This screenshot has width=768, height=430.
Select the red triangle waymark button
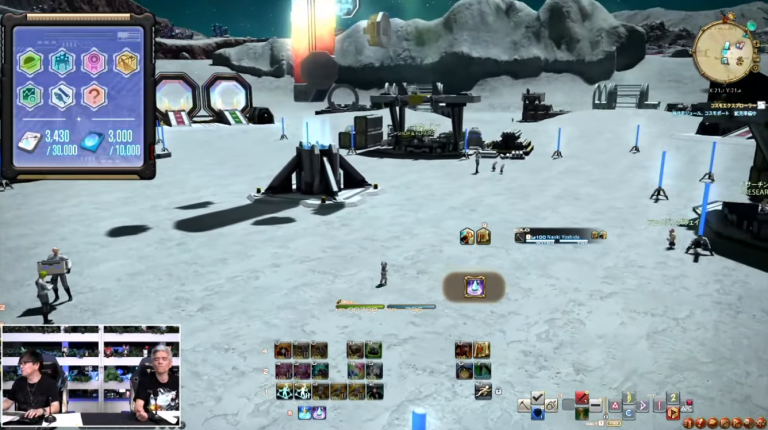click(614, 405)
